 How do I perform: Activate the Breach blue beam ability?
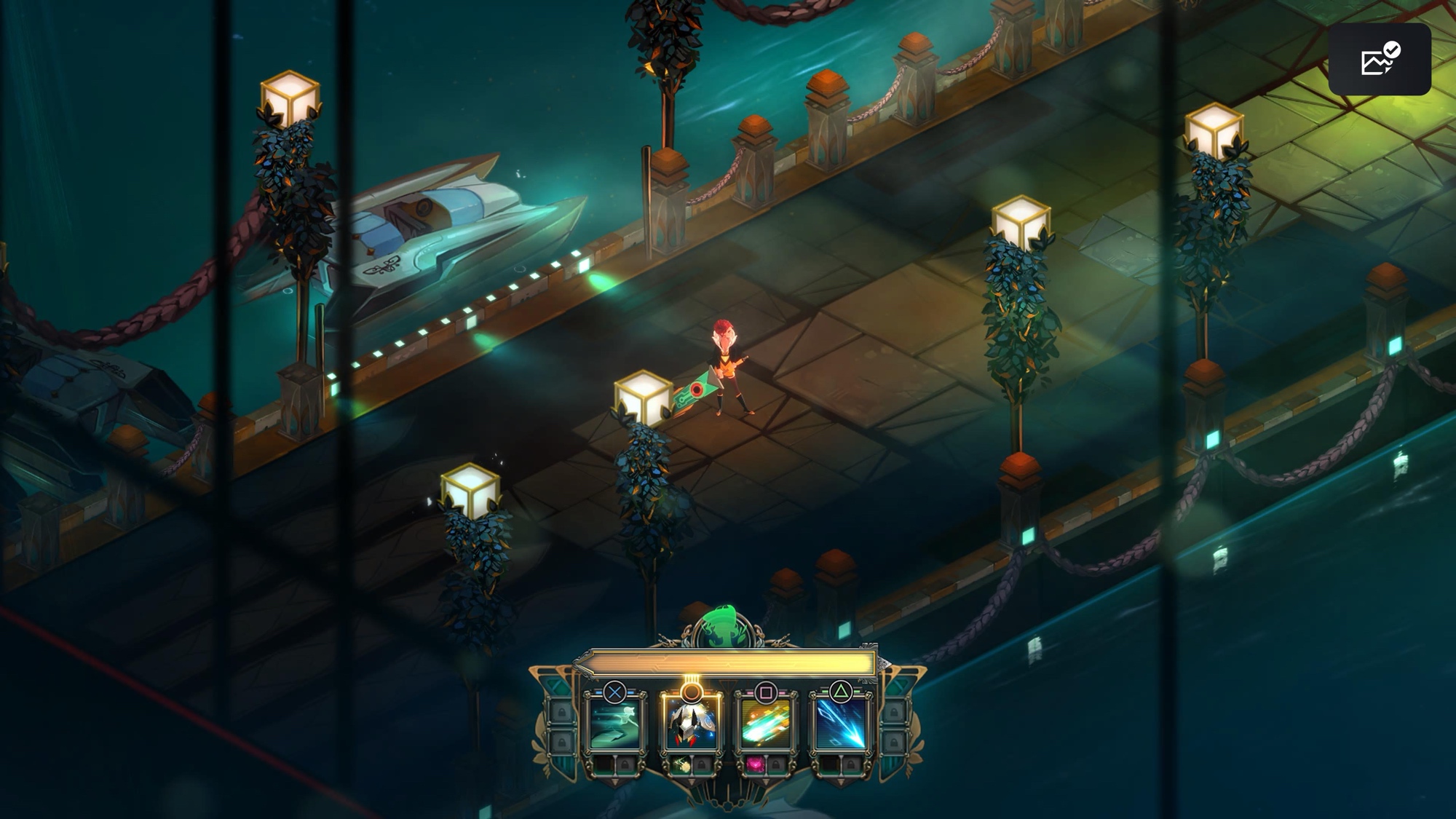pyautogui.click(x=840, y=724)
